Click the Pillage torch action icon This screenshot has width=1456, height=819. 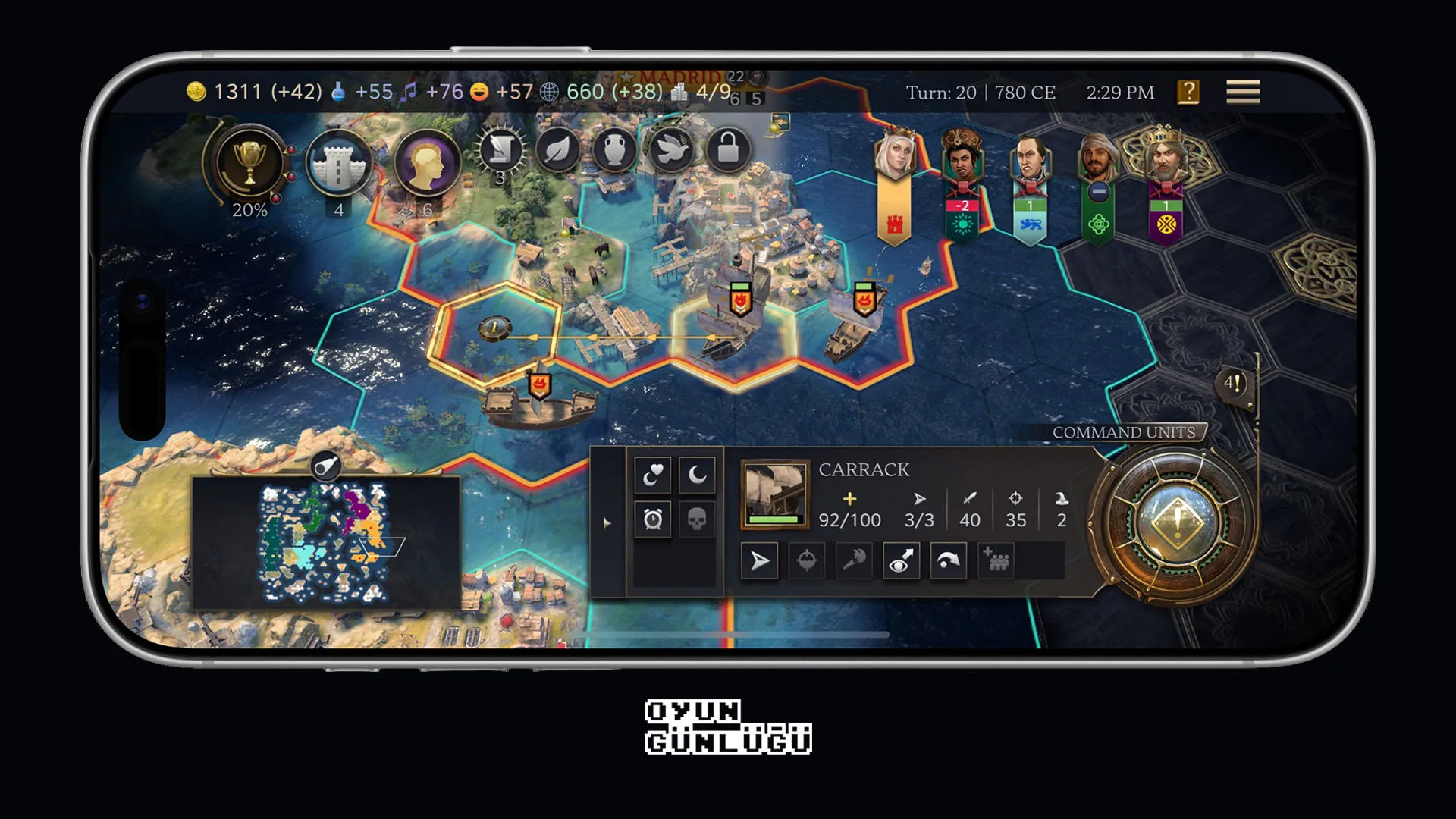tap(854, 561)
